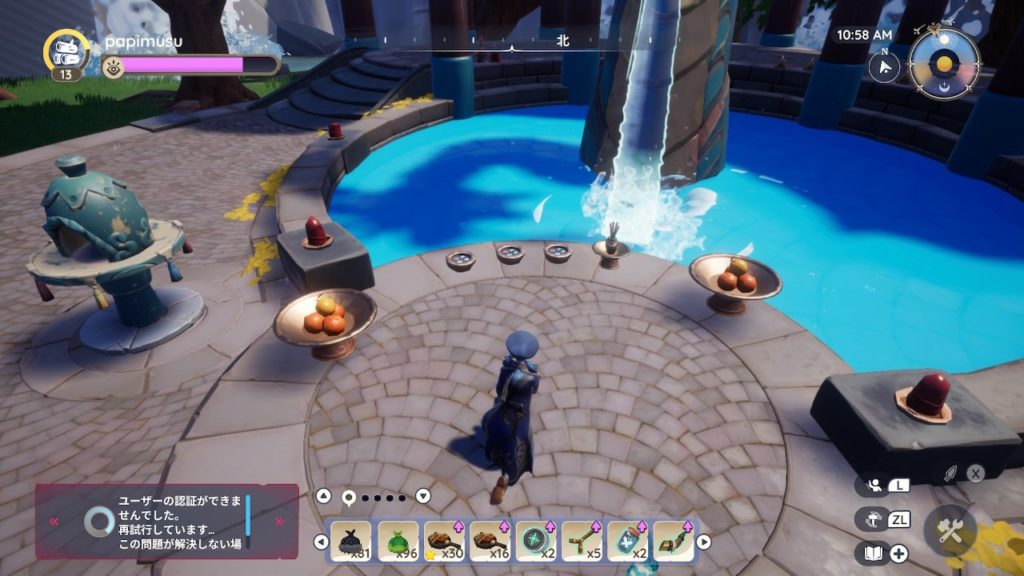Open papimusu's player avatar badge
The image size is (1024, 576).
click(x=67, y=52)
